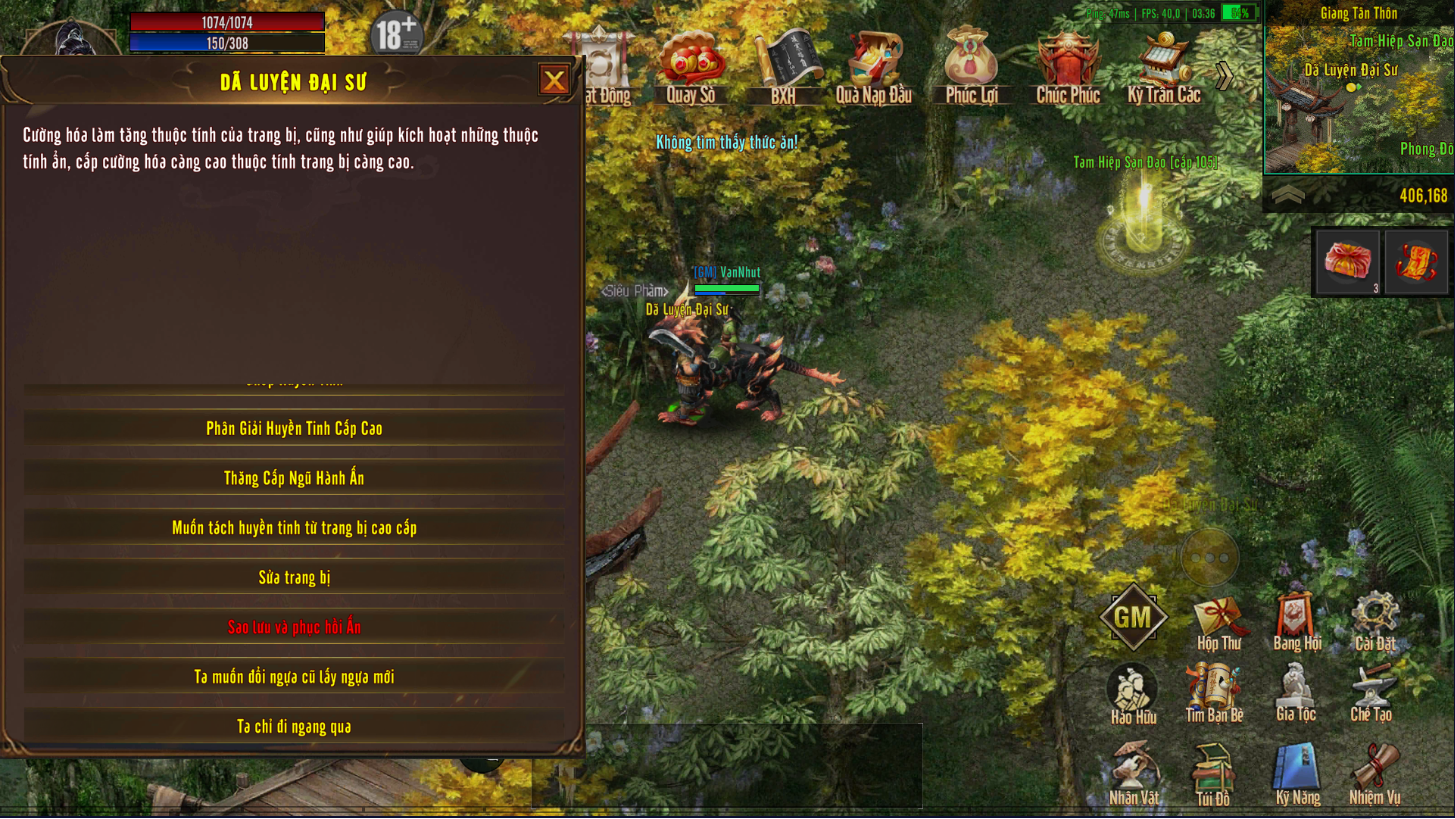This screenshot has height=819, width=1455.
Task: Close the Dã Luyện Đại Sư dialog
Action: [x=554, y=80]
